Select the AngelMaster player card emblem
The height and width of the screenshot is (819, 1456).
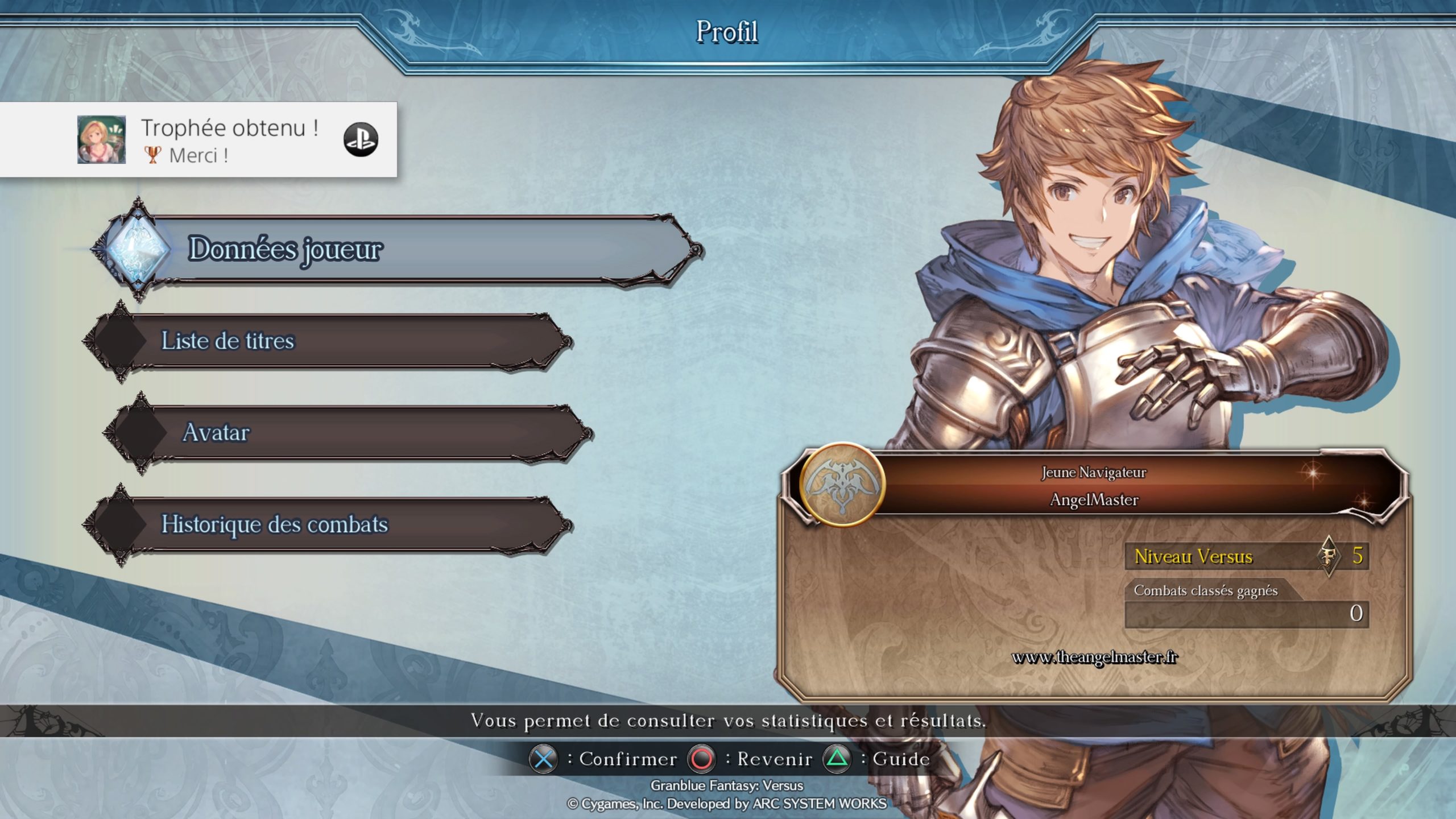tap(842, 485)
